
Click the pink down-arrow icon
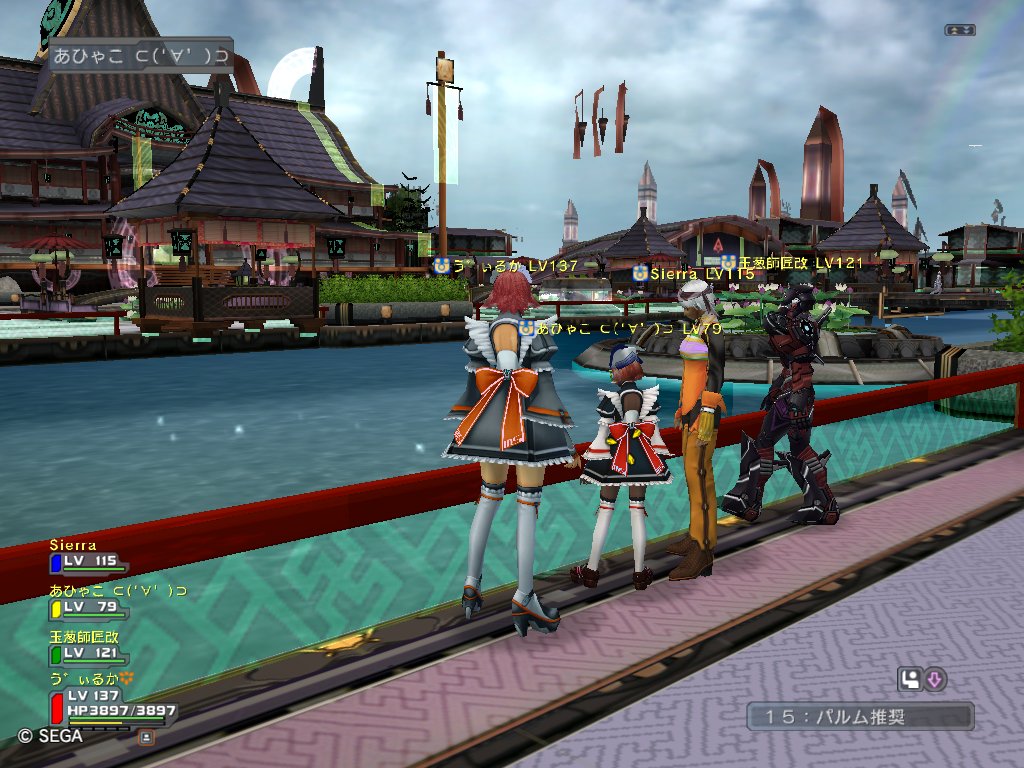(935, 680)
